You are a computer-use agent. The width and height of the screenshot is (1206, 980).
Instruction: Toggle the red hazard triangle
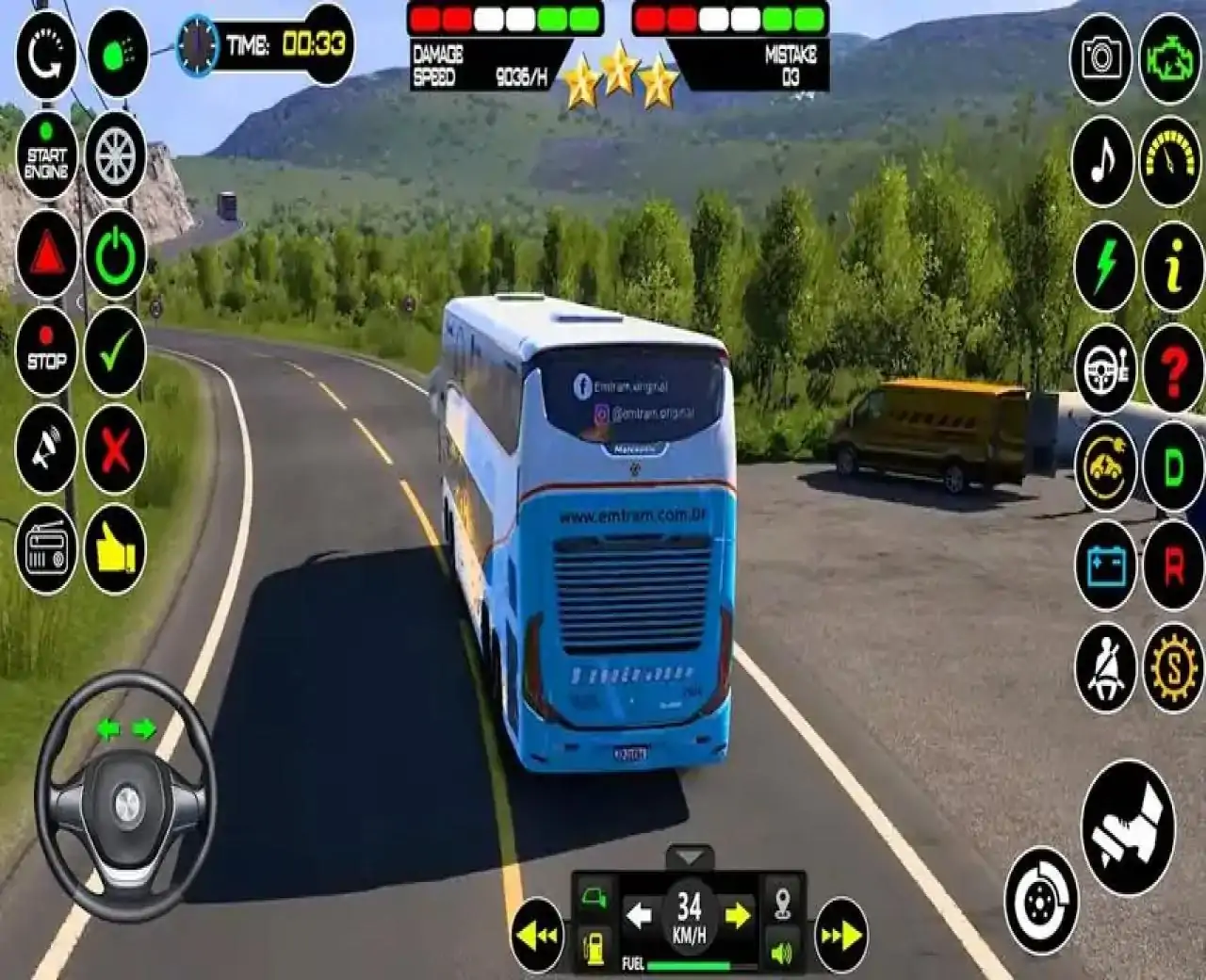(46, 254)
